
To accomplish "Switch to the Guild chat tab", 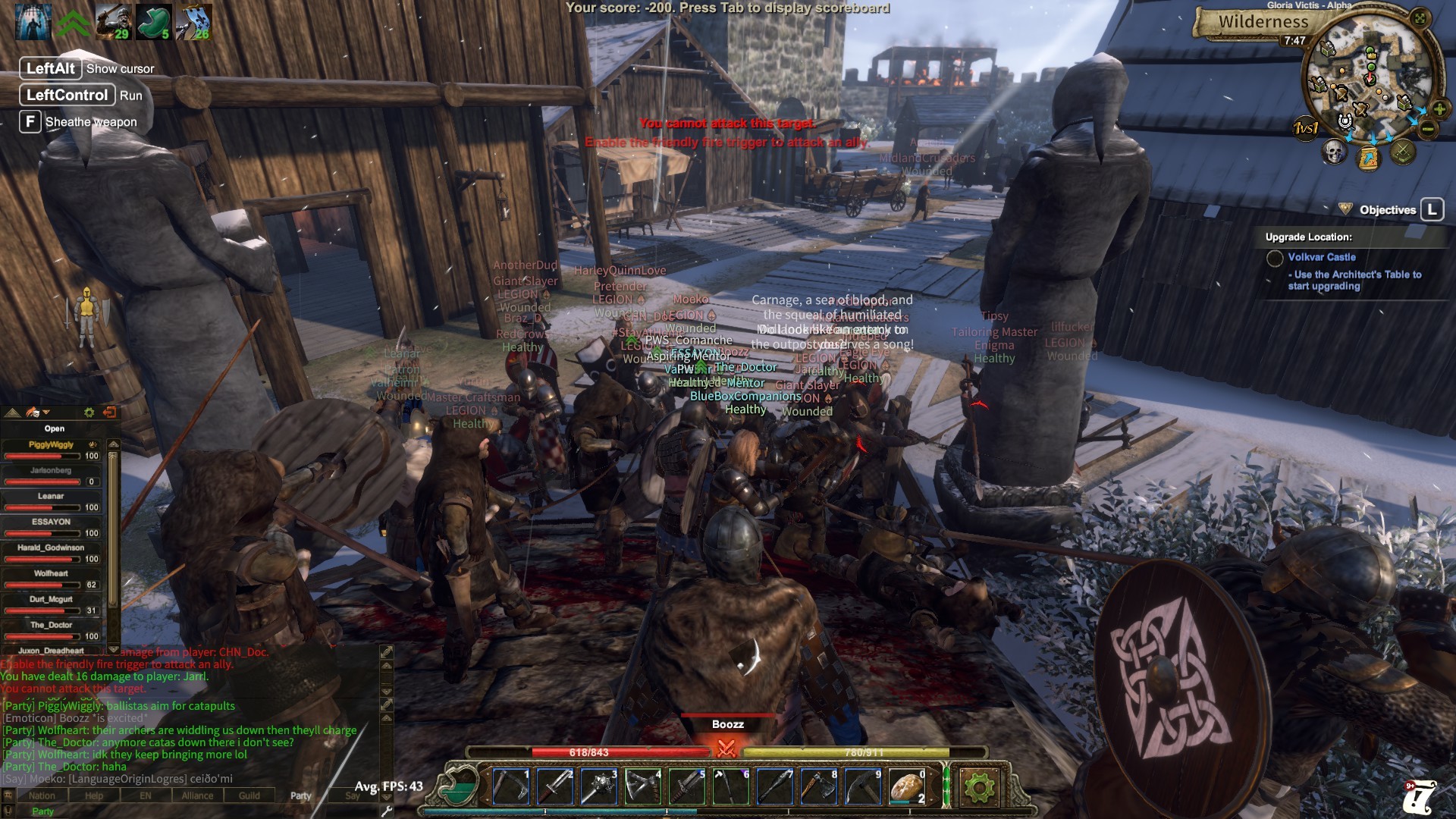I will click(249, 795).
